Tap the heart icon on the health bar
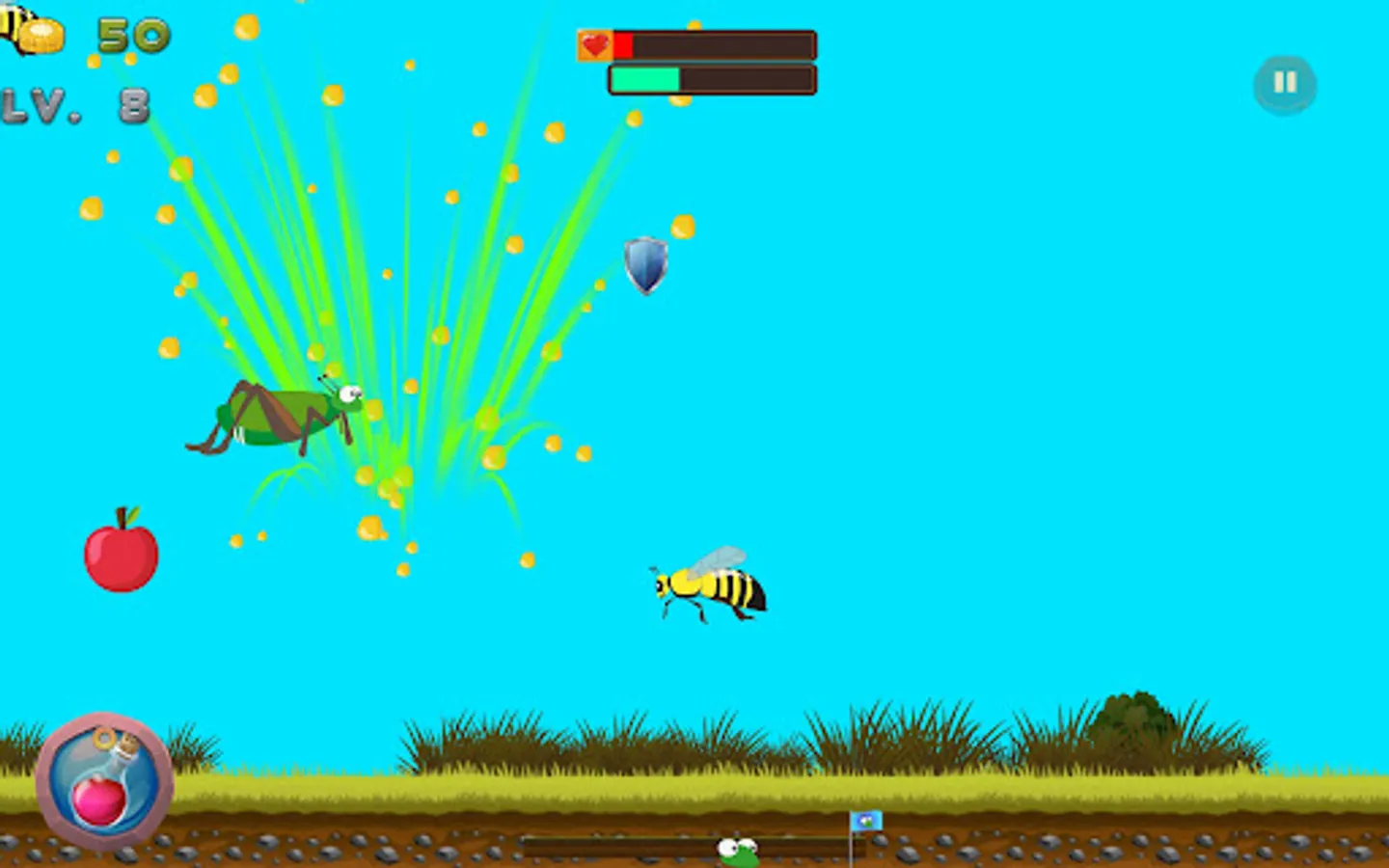 (x=594, y=42)
